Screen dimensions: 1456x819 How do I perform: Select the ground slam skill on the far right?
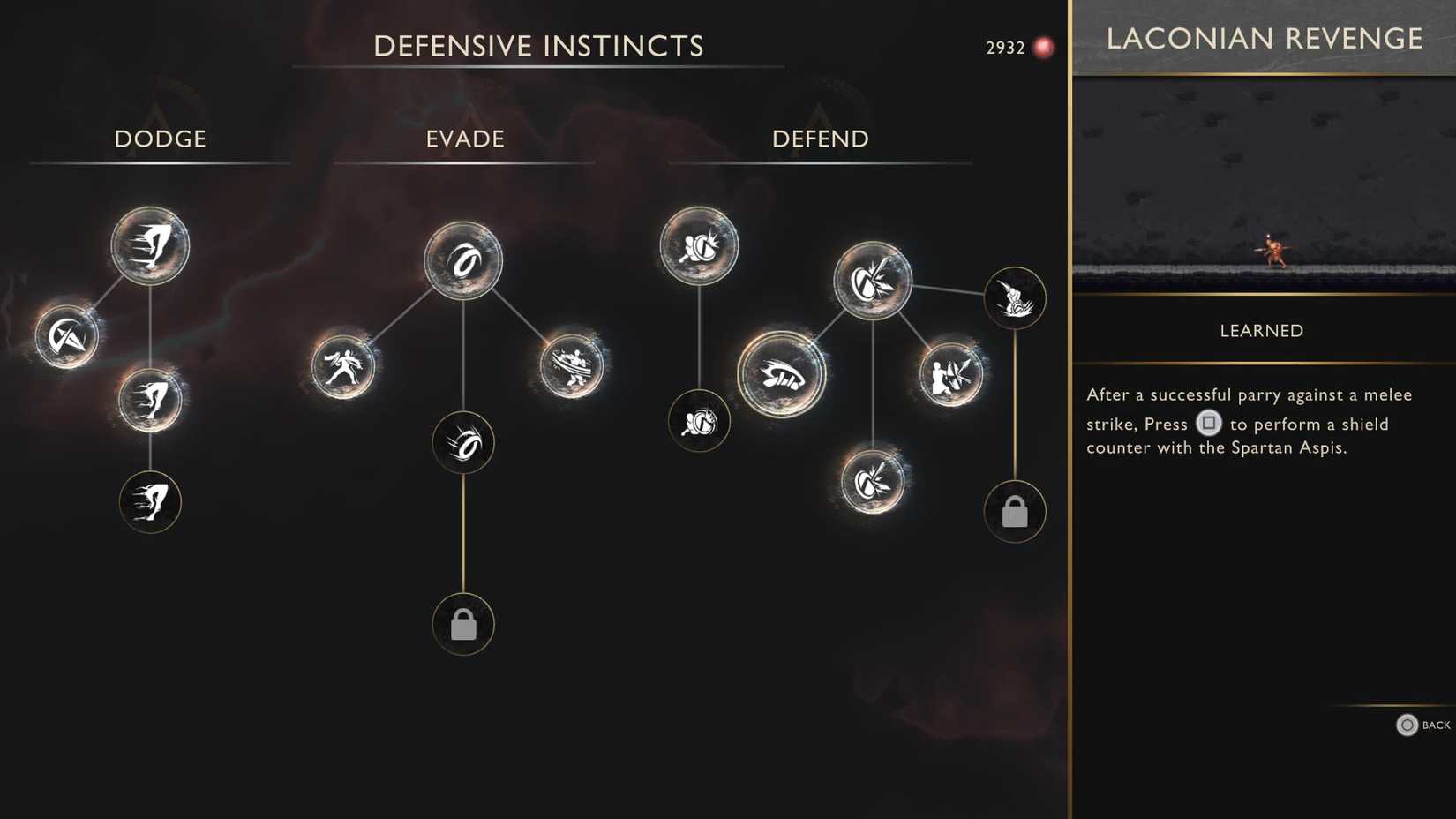[x=1015, y=298]
